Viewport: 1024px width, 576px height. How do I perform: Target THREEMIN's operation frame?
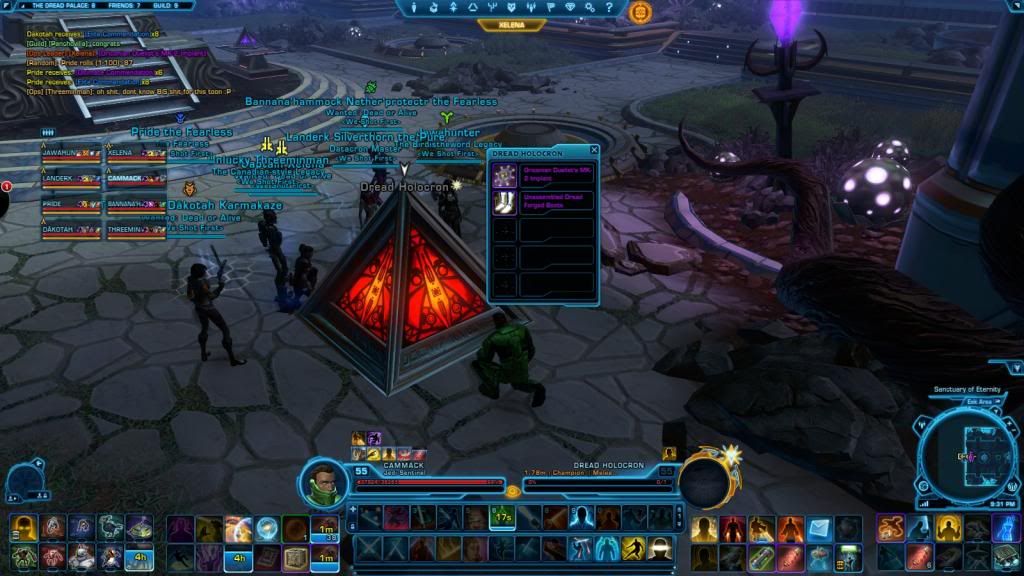135,232
